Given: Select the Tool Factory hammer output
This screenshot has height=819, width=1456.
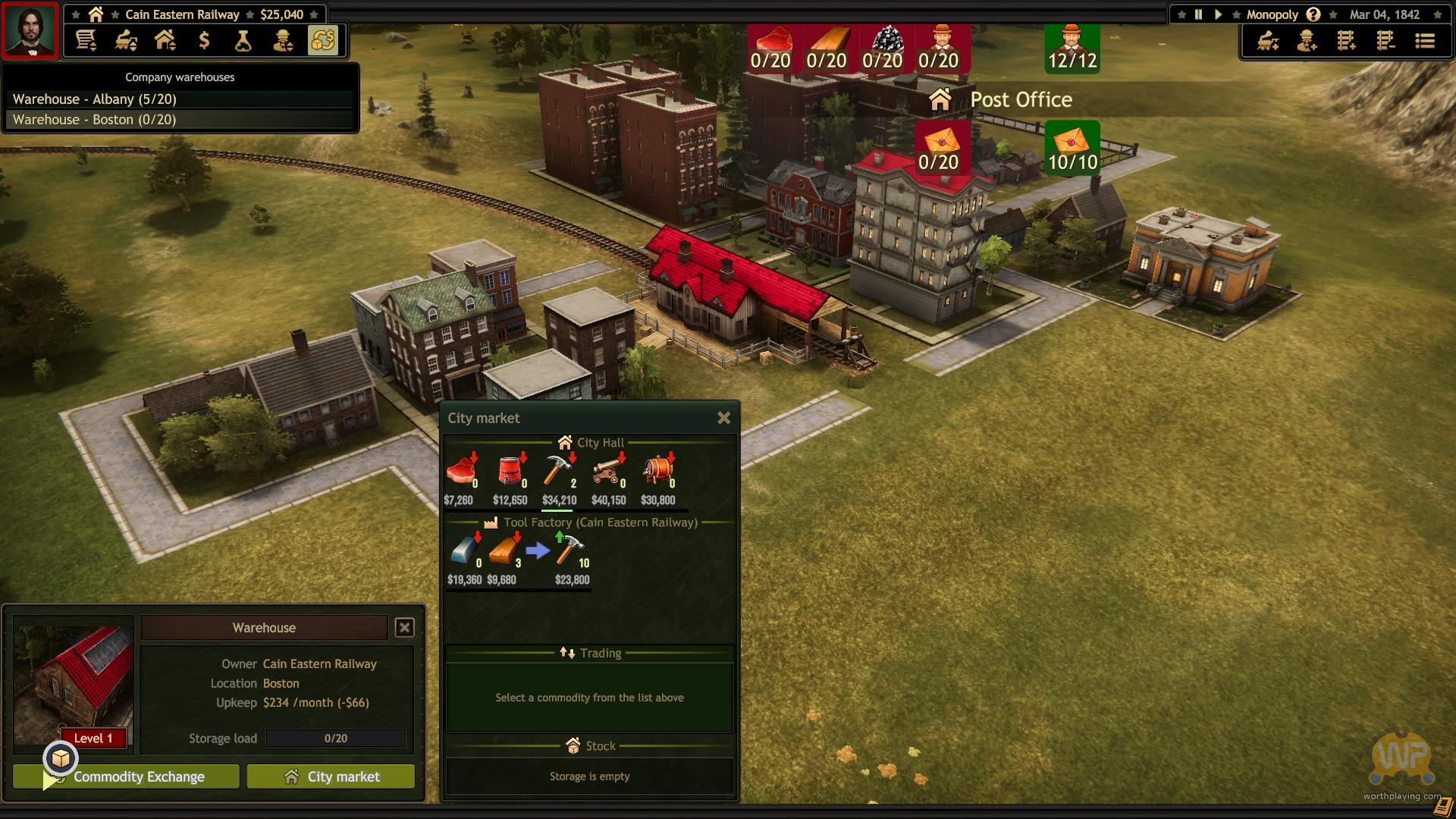Looking at the screenshot, I should (570, 551).
